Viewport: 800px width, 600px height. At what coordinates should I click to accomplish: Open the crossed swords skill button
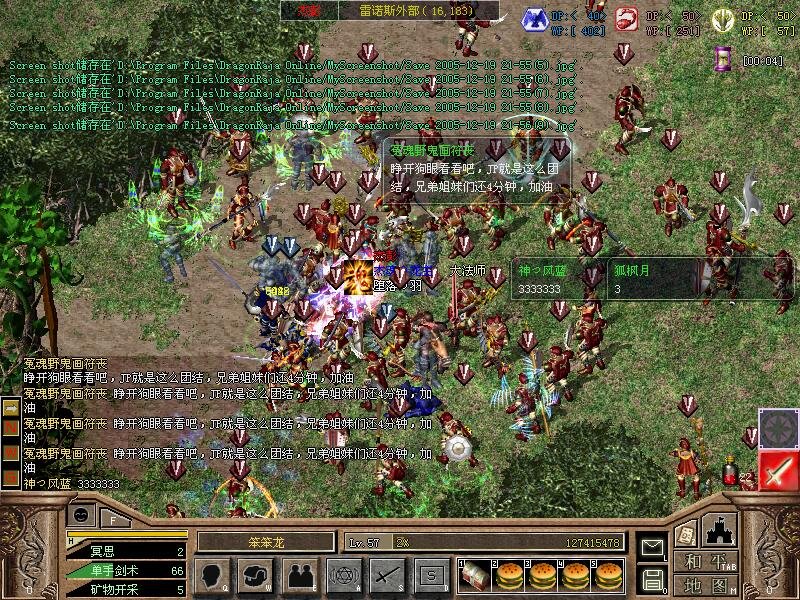(x=386, y=575)
